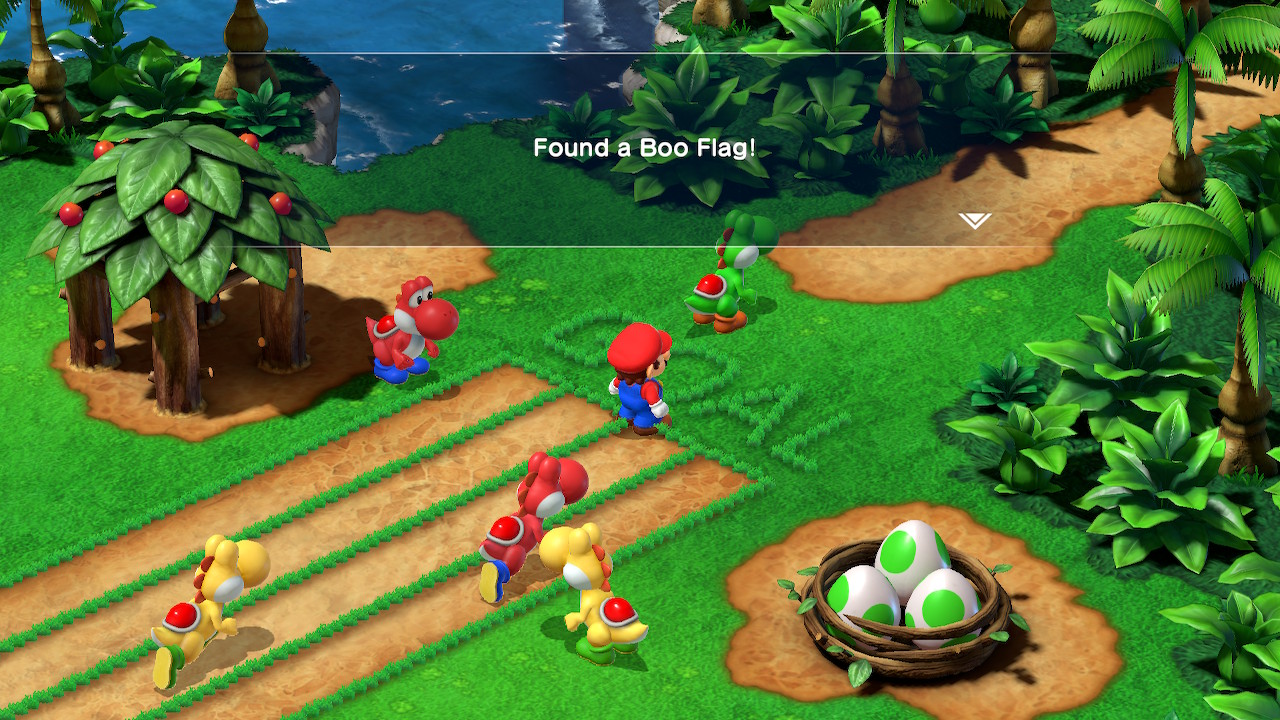The height and width of the screenshot is (720, 1280).
Task: Advance dialogue with the down arrow indicator
Action: [974, 221]
